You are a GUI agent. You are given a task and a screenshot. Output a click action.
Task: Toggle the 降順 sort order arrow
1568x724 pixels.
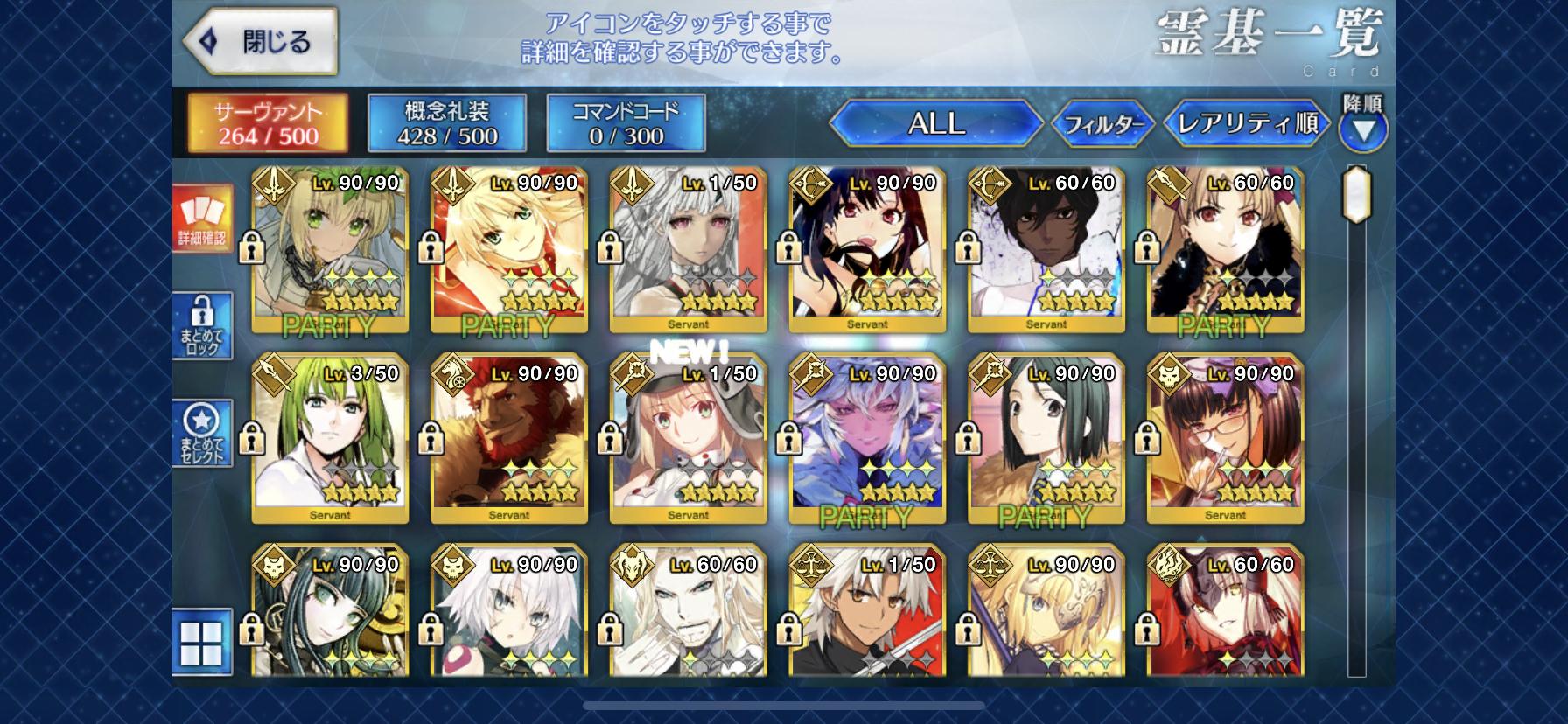tap(1362, 129)
